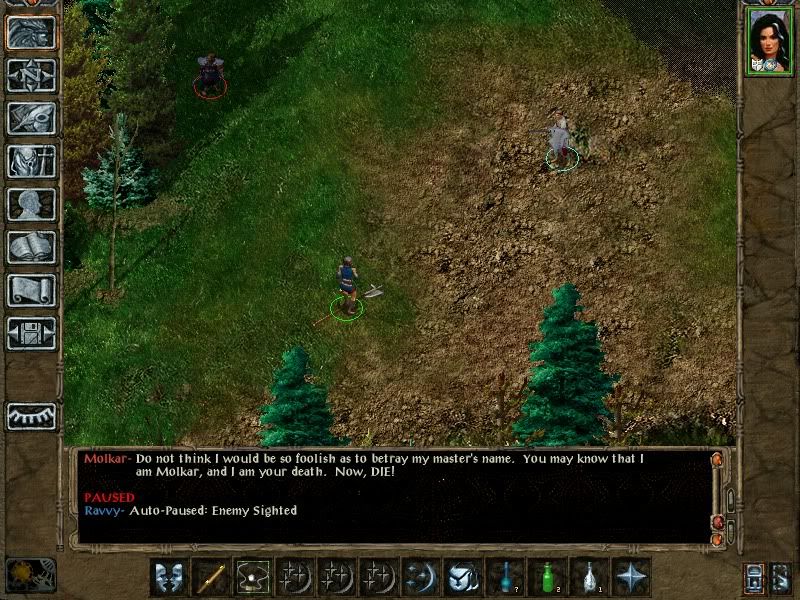
Task: Open the crescent moon cast spell button
Action: point(421,577)
